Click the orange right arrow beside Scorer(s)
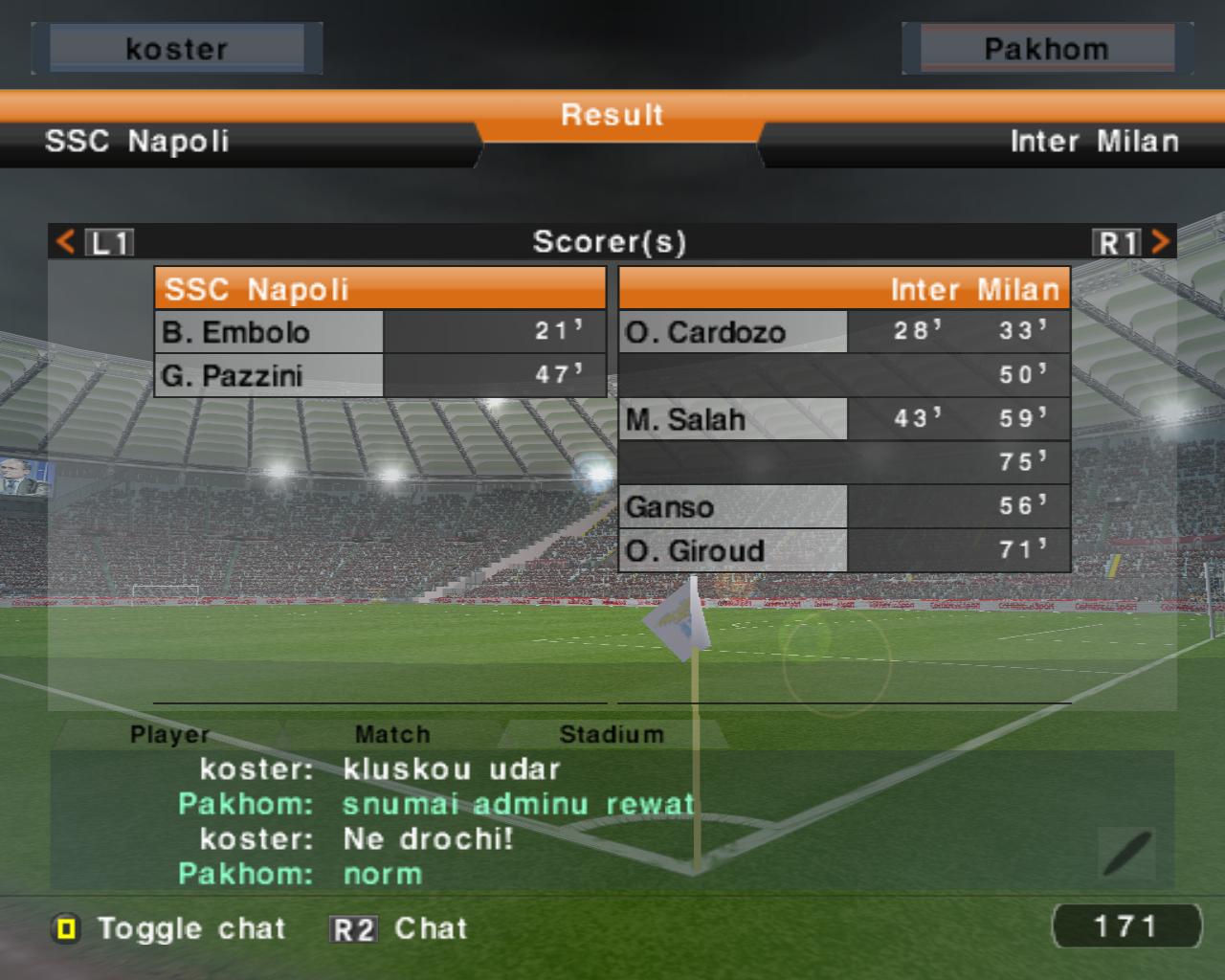Image resolution: width=1225 pixels, height=980 pixels. click(x=1160, y=241)
